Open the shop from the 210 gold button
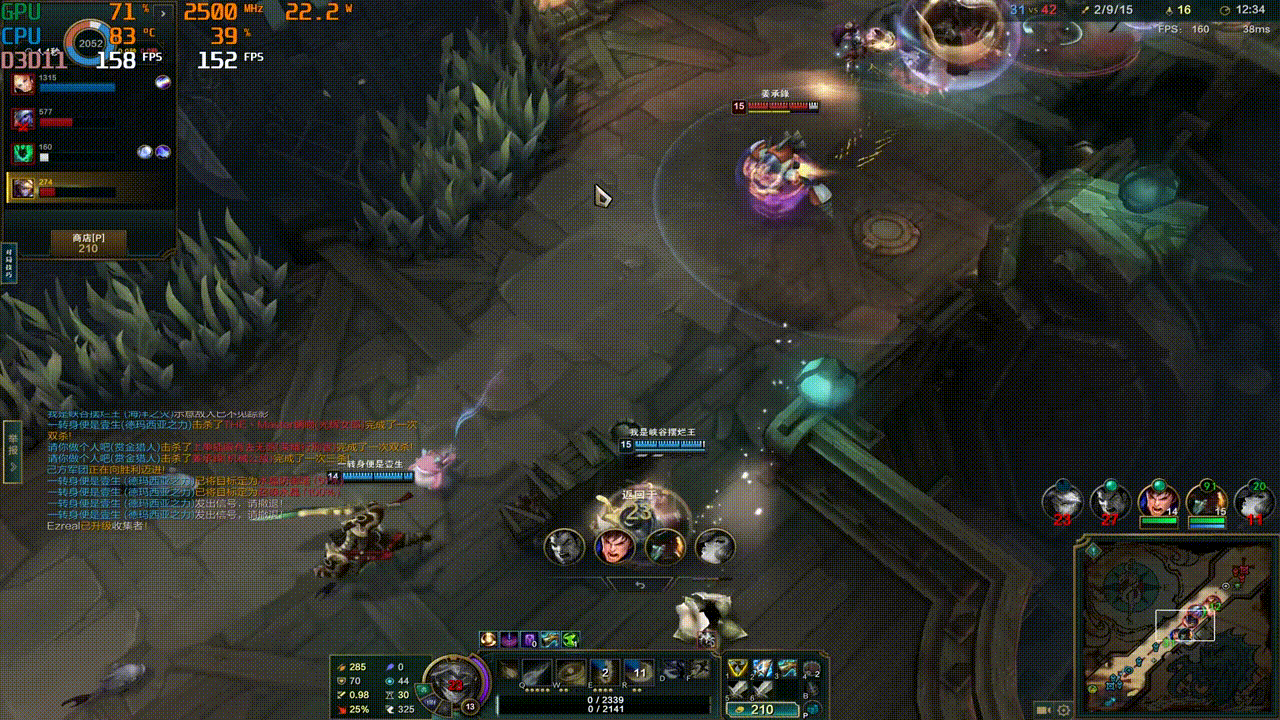Screen dimensions: 1280x720 point(761,709)
